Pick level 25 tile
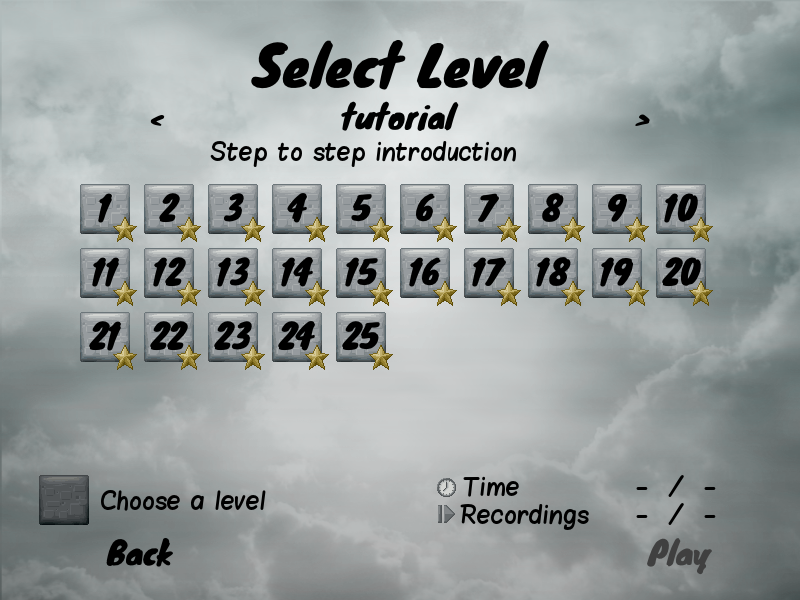Viewport: 800px width, 600px height. click(361, 337)
